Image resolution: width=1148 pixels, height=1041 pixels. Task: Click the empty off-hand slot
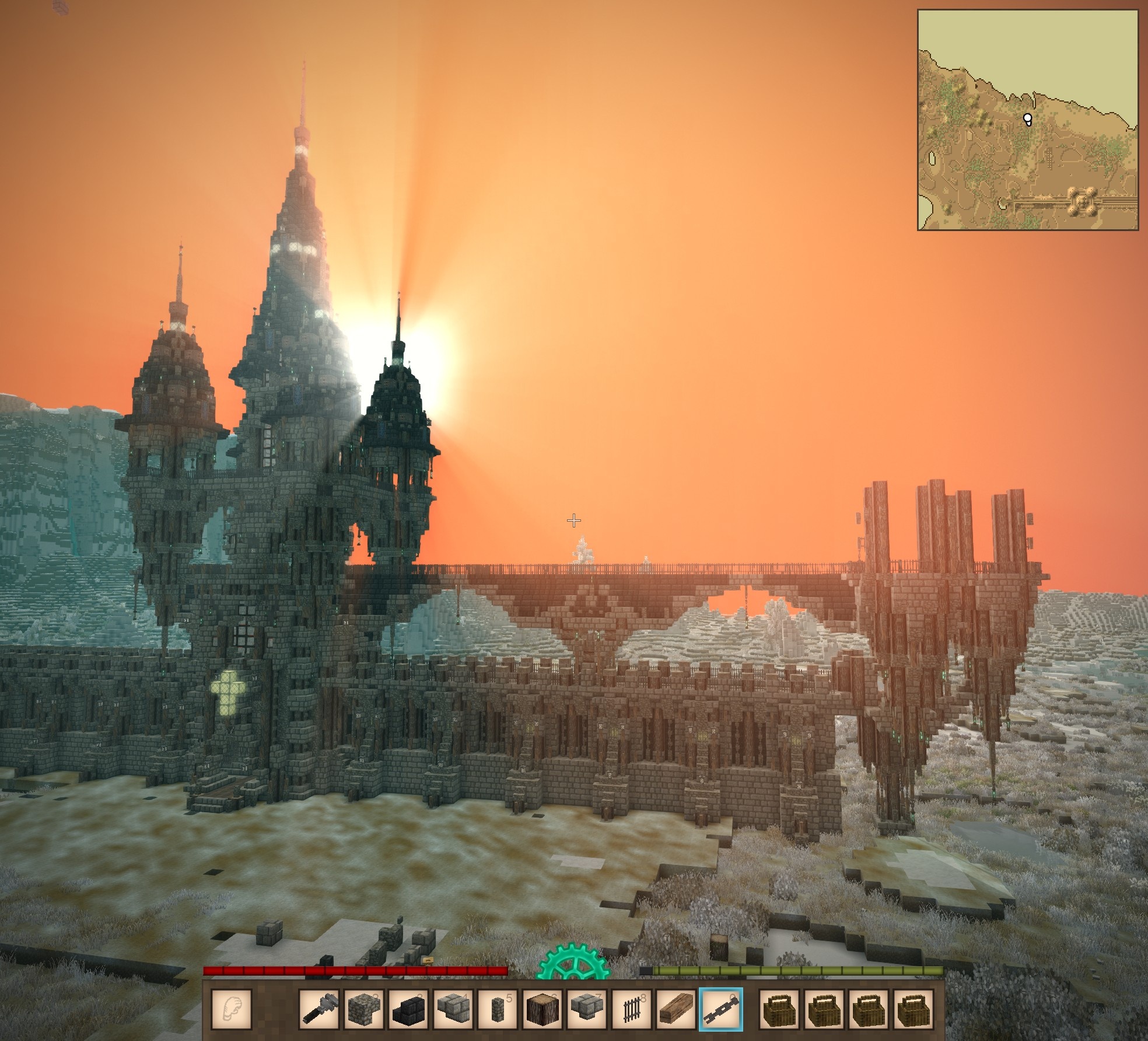pos(231,1009)
